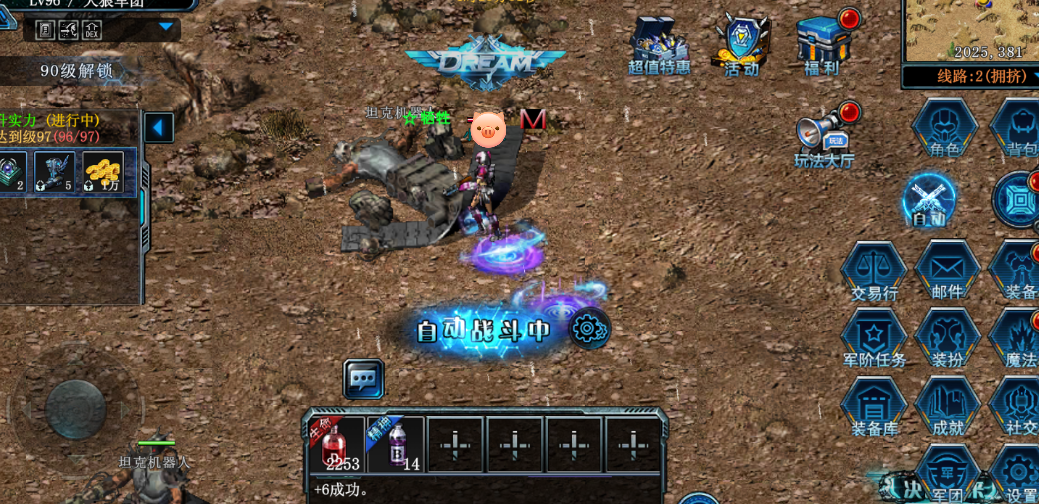This screenshot has width=1039, height=504.
Task: Open the 军阶任务 rank quests
Action: 874,339
